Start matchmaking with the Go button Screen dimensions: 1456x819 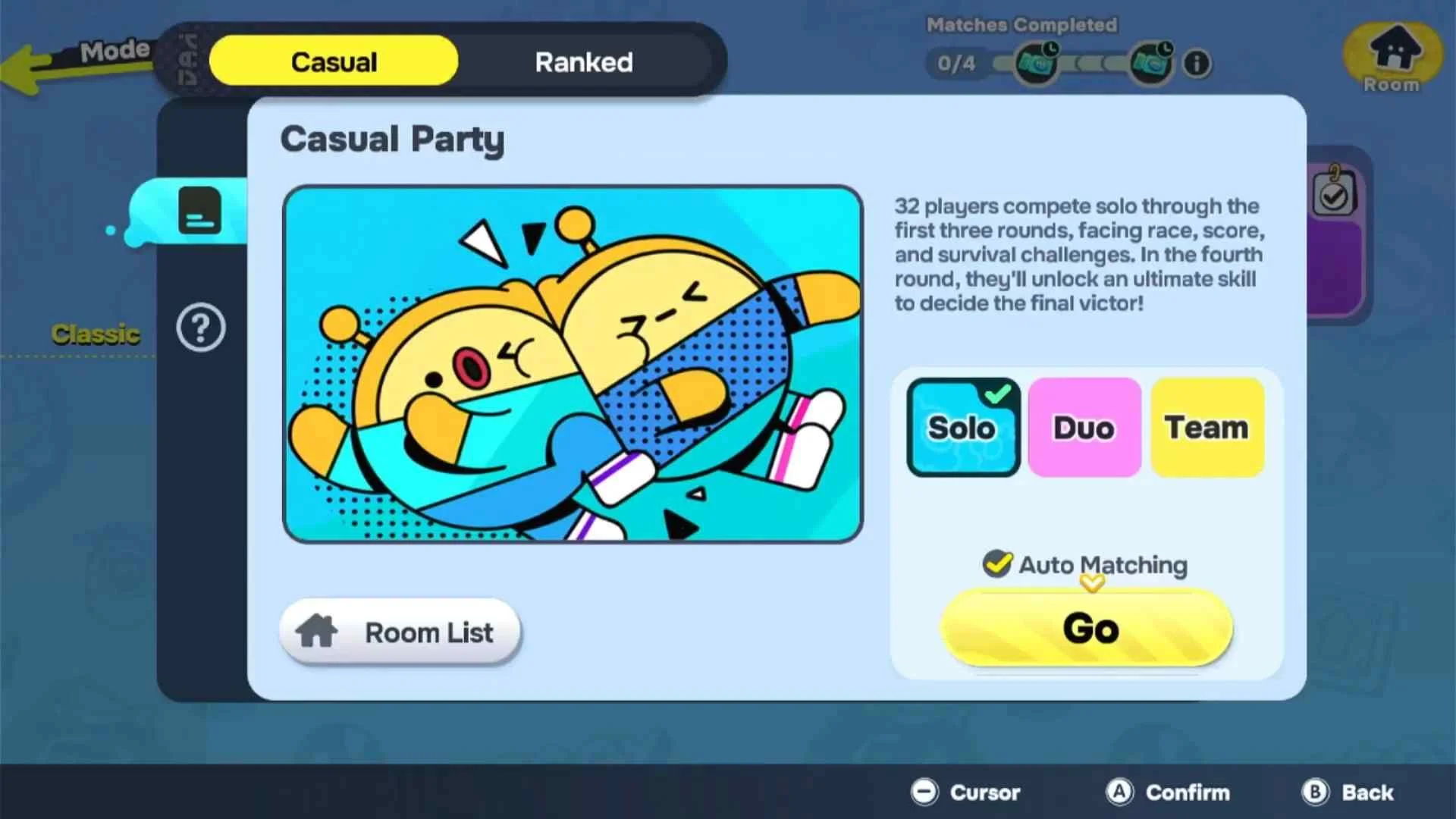(x=1087, y=628)
